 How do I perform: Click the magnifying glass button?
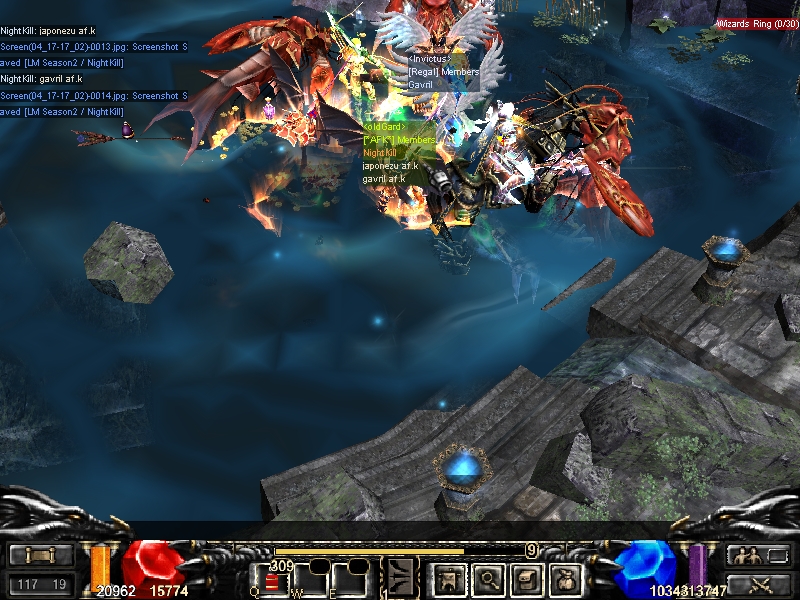487,578
